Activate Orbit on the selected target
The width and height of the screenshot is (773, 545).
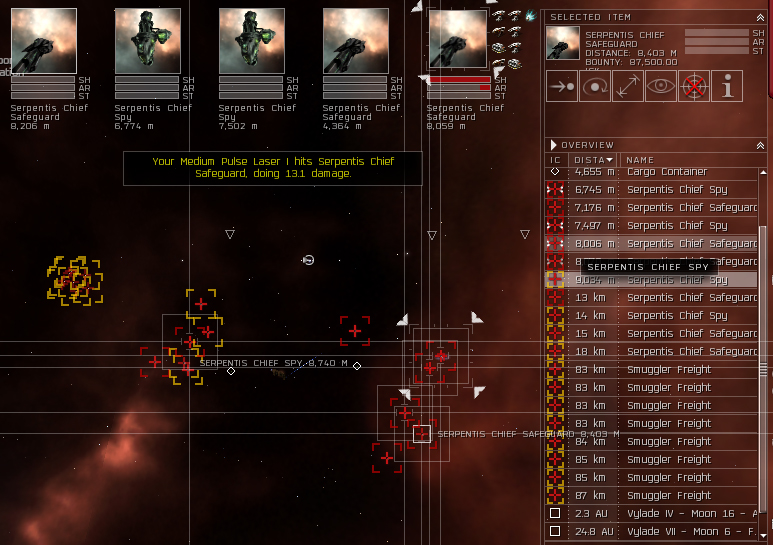(596, 87)
